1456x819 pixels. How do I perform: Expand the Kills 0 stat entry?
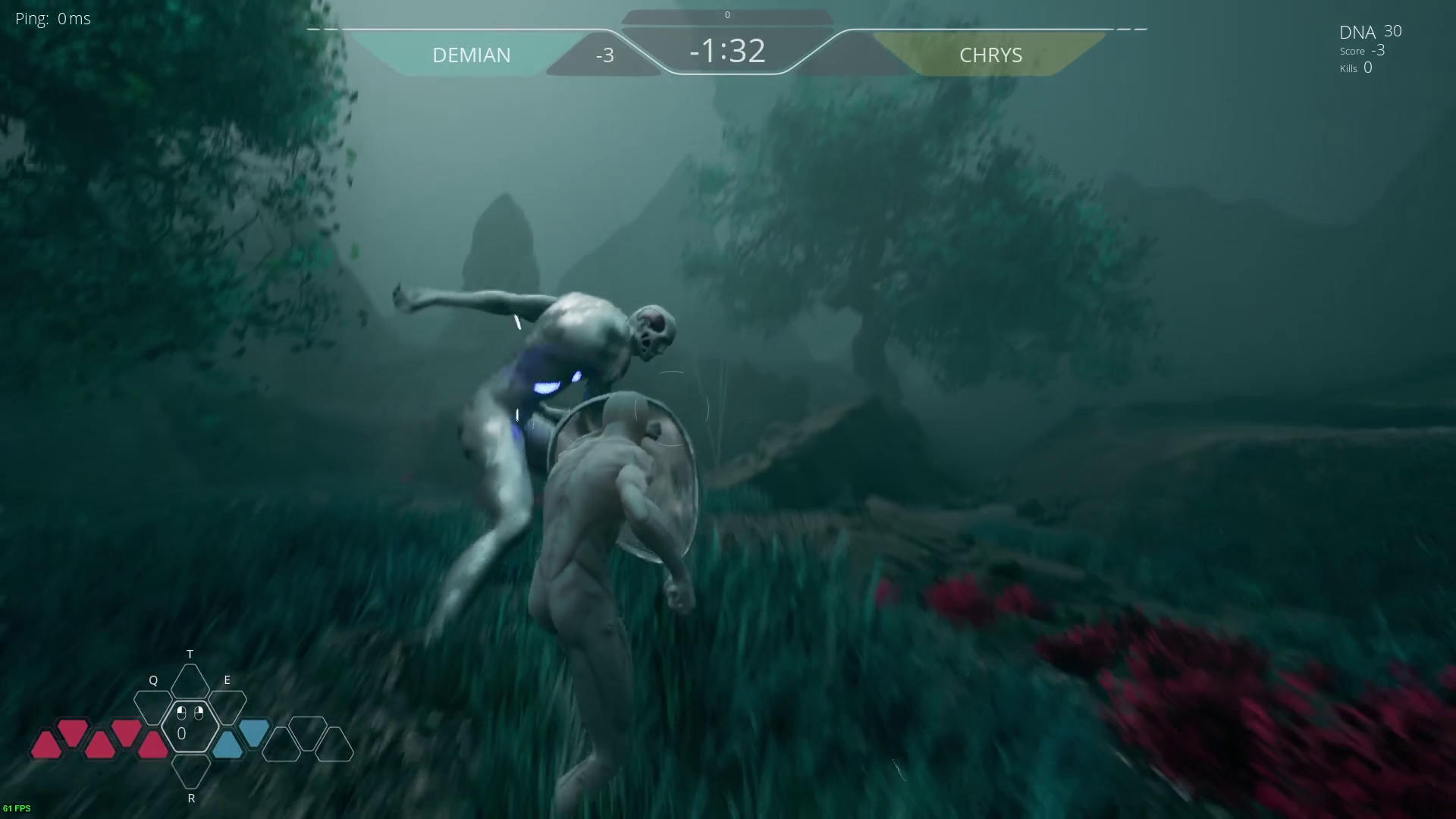[1355, 68]
